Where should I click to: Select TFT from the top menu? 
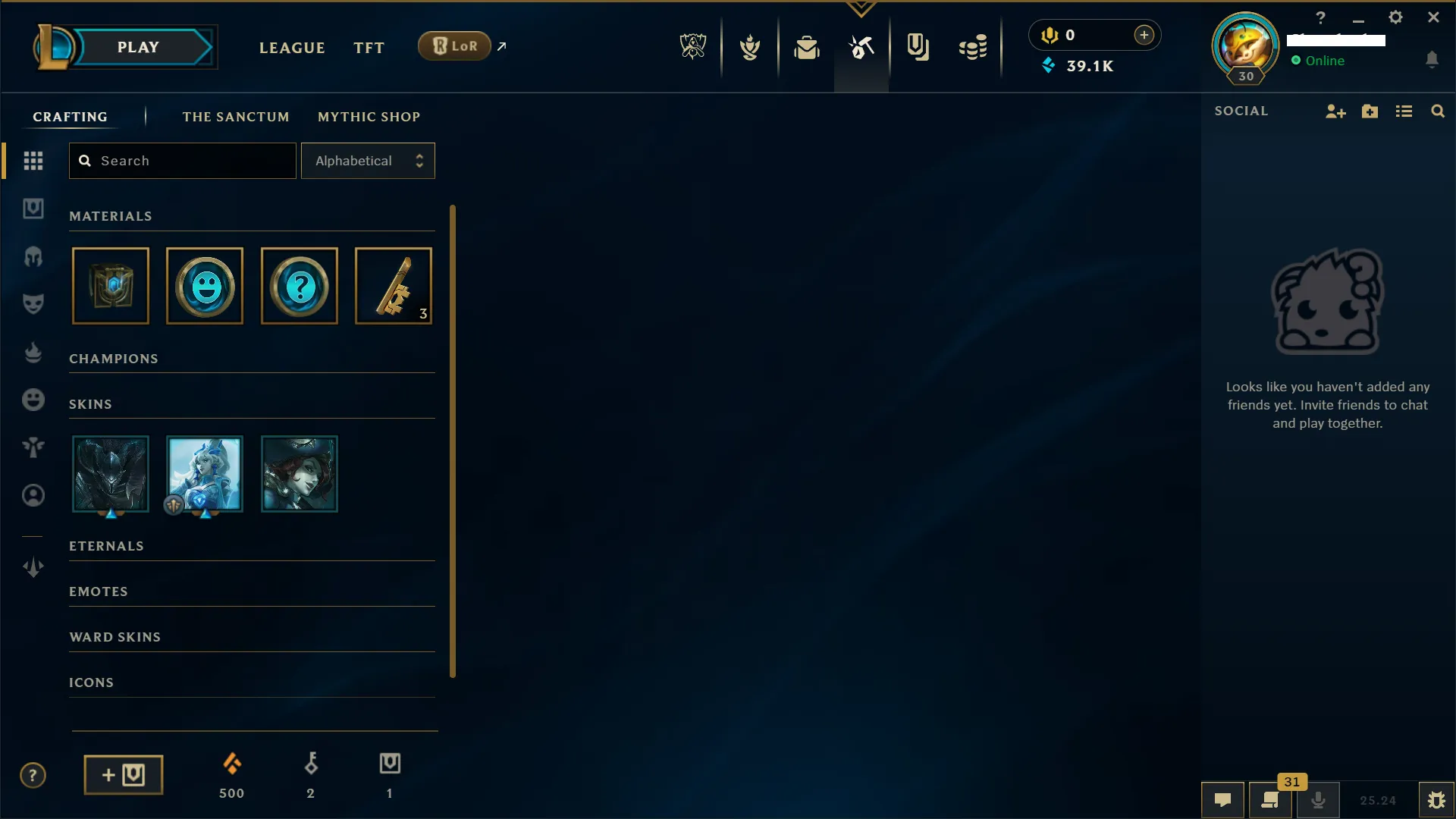[x=369, y=47]
